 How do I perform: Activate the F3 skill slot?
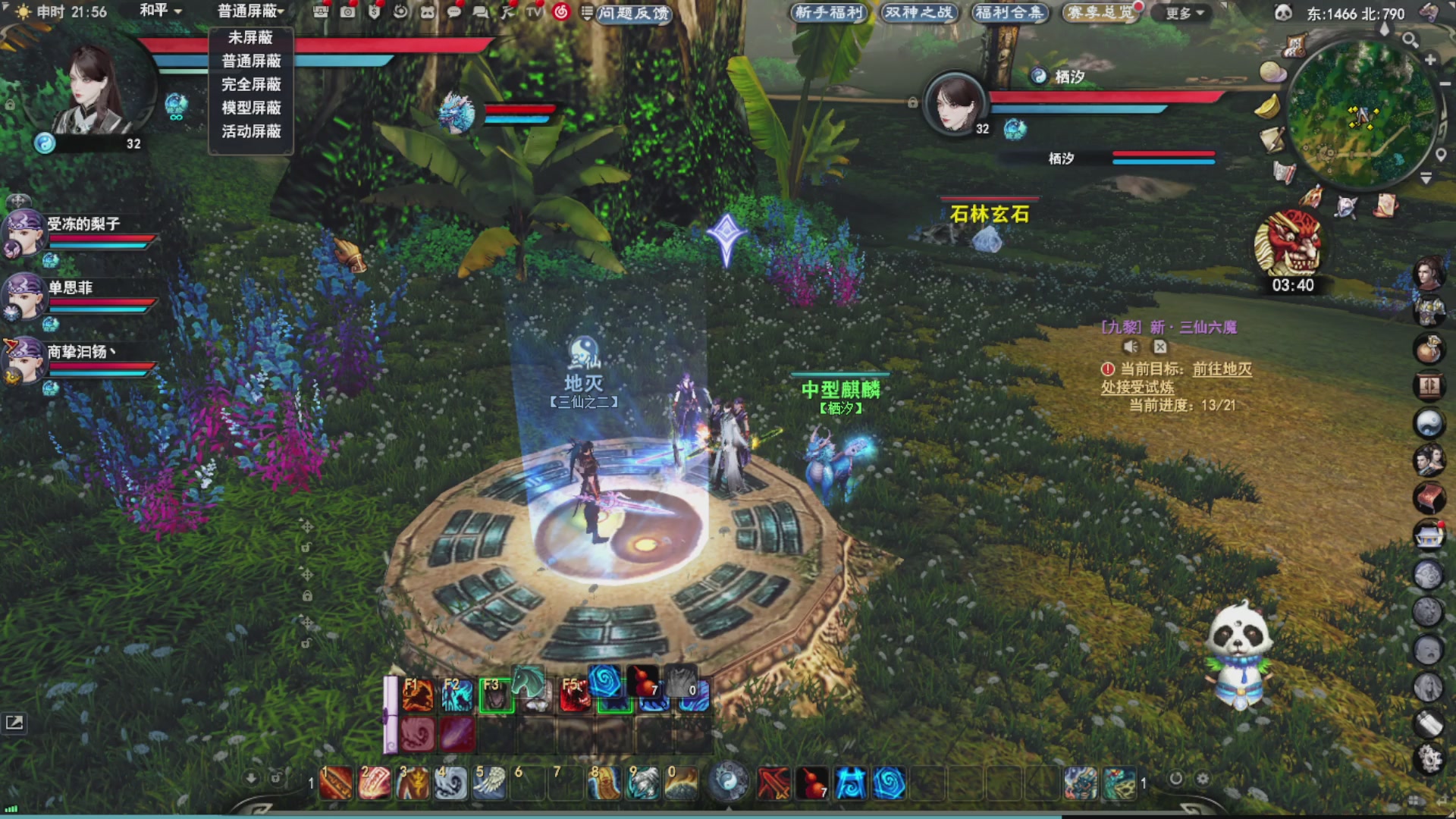496,695
